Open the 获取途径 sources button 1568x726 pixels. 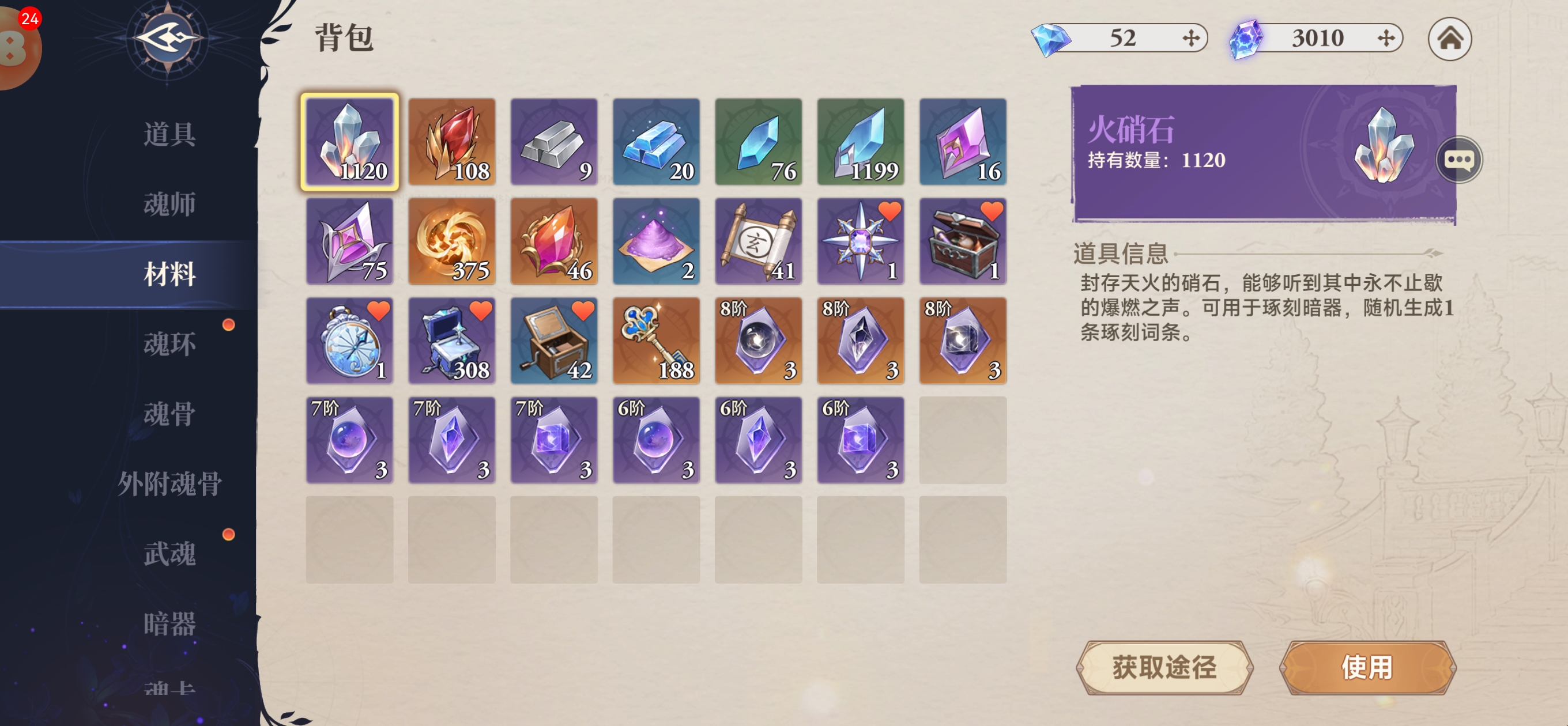click(1164, 667)
